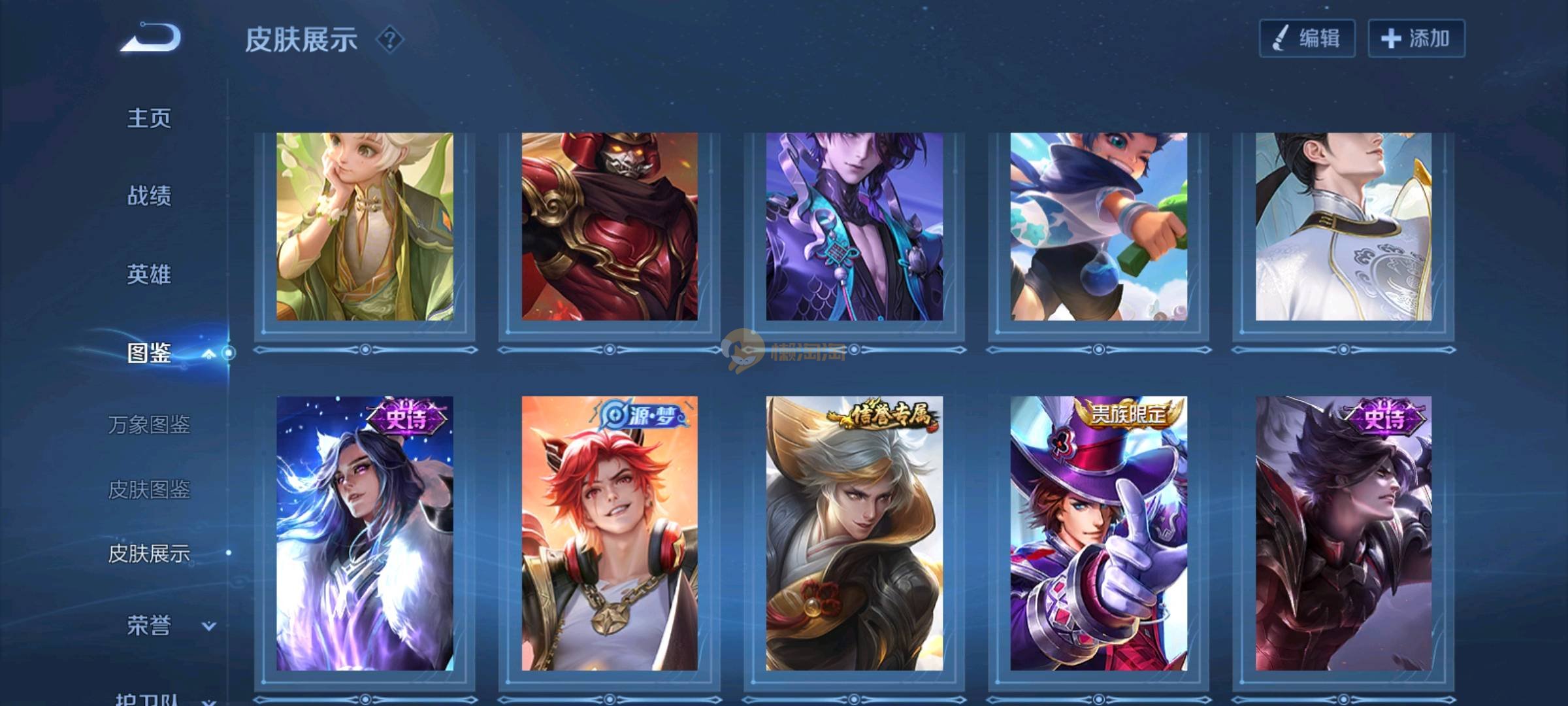This screenshot has height=706, width=1568.
Task: Collapse the 图鉴 section
Action: tap(208, 354)
